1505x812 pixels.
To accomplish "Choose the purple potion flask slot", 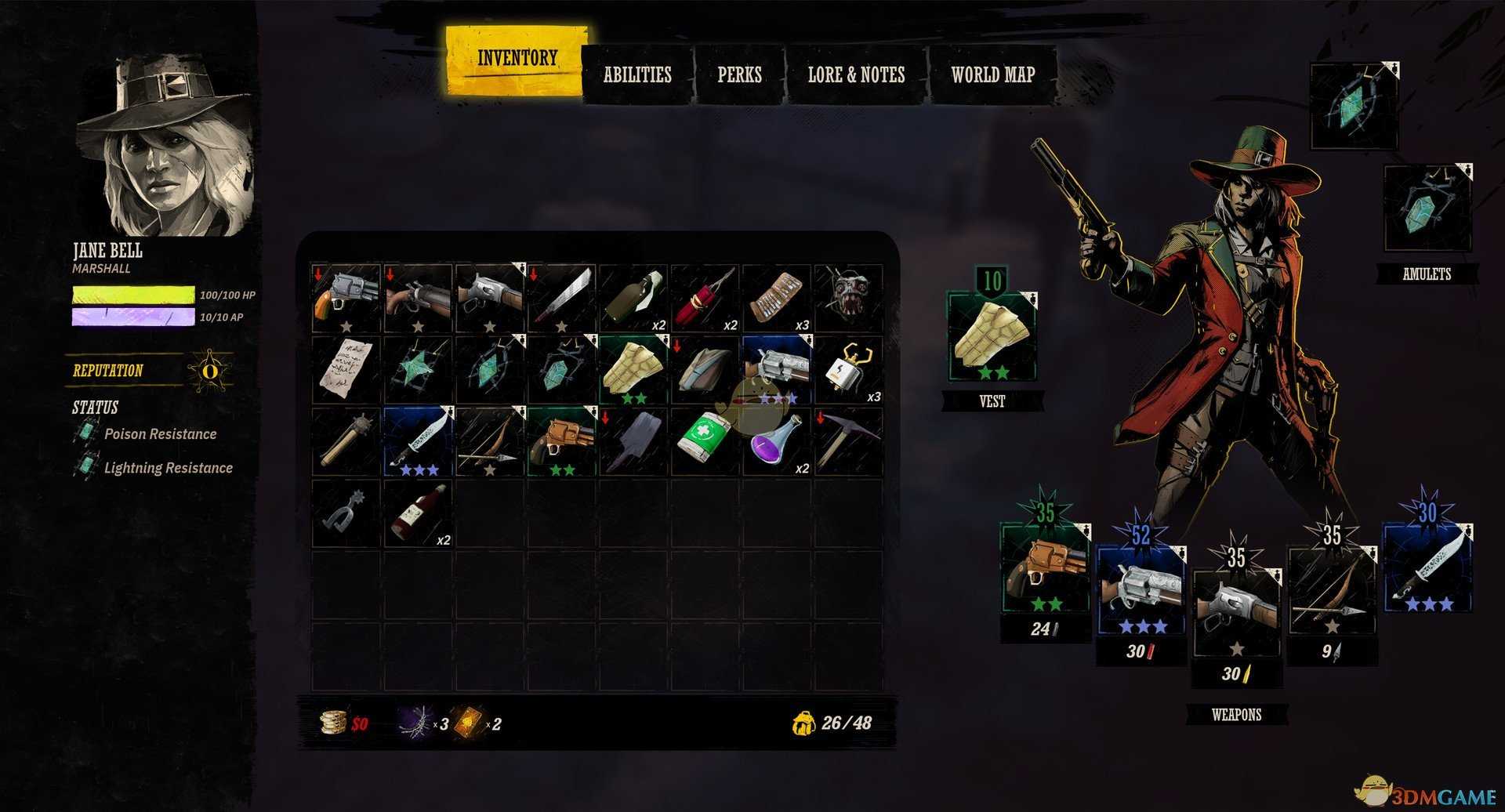I will point(778,442).
